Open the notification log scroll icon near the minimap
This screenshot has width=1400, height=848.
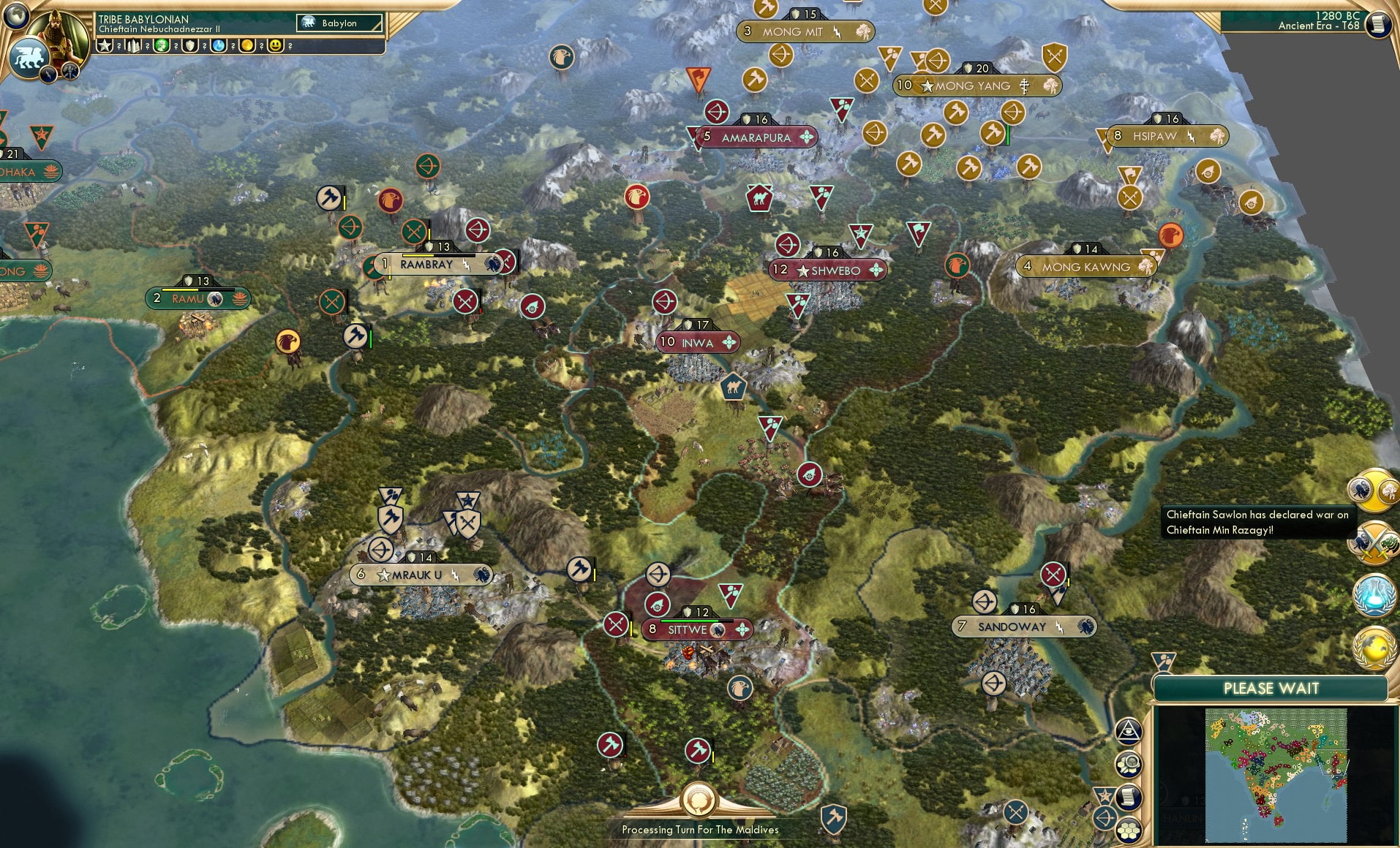1129,798
